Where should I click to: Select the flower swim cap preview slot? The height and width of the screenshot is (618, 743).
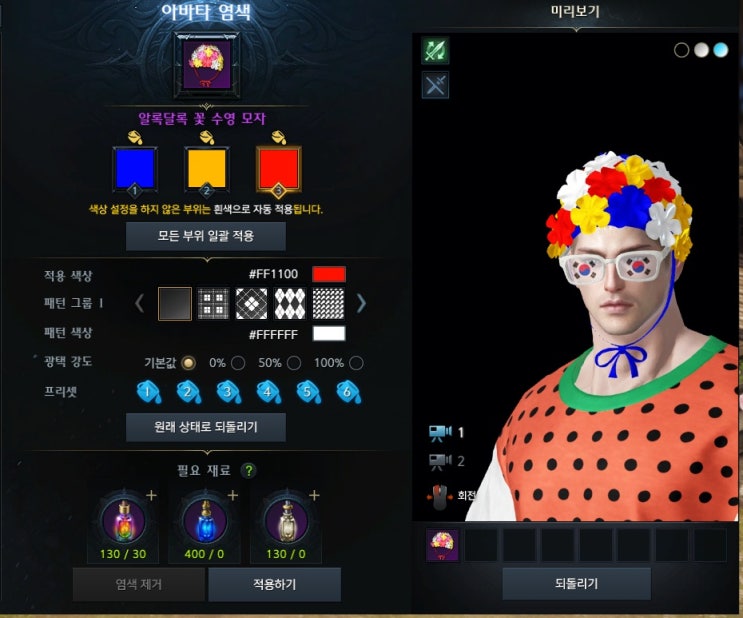pyautogui.click(x=443, y=545)
